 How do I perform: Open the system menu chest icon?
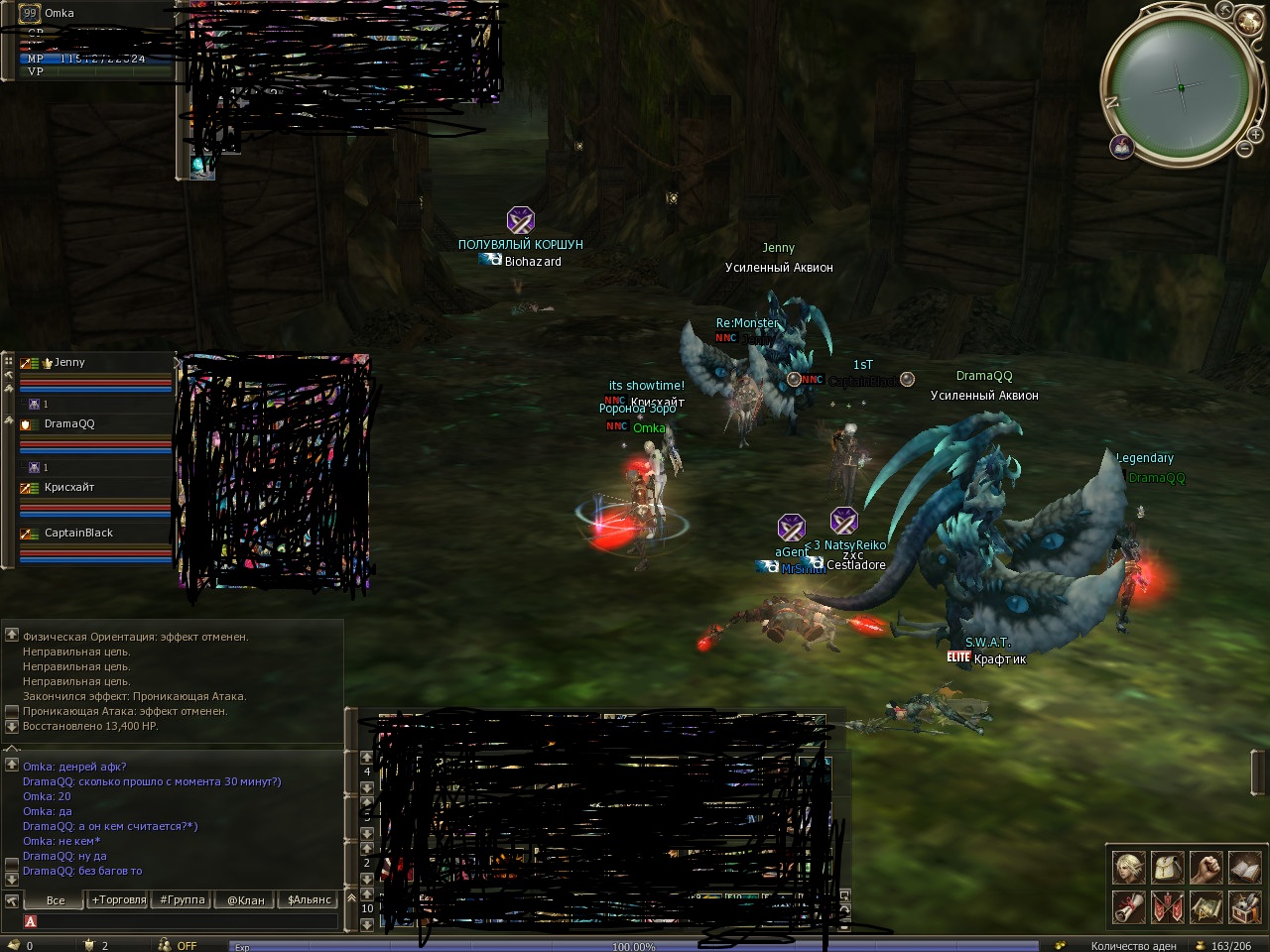1244,906
